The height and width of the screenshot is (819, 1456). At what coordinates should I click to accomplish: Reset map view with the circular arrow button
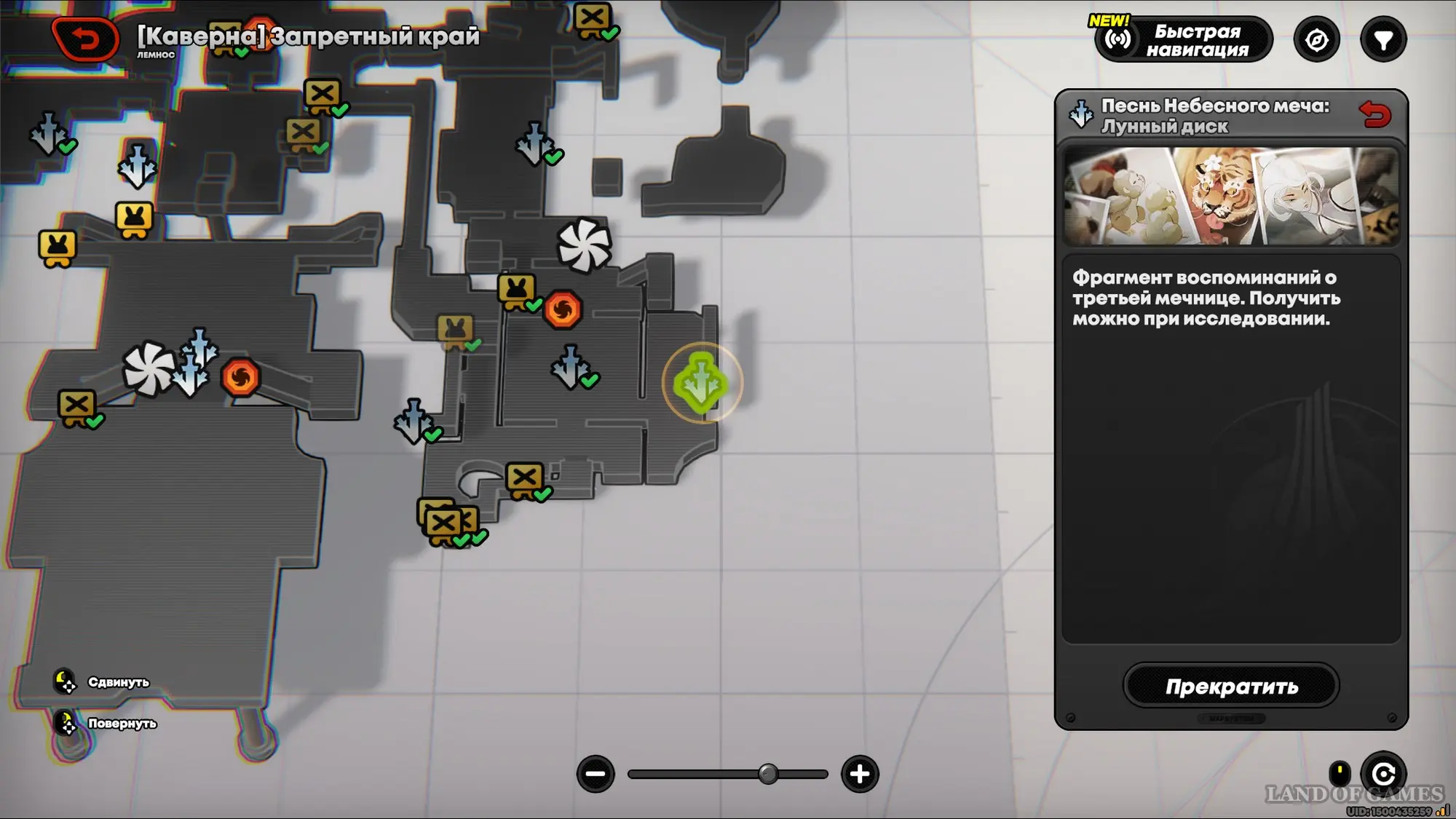coord(1383,773)
